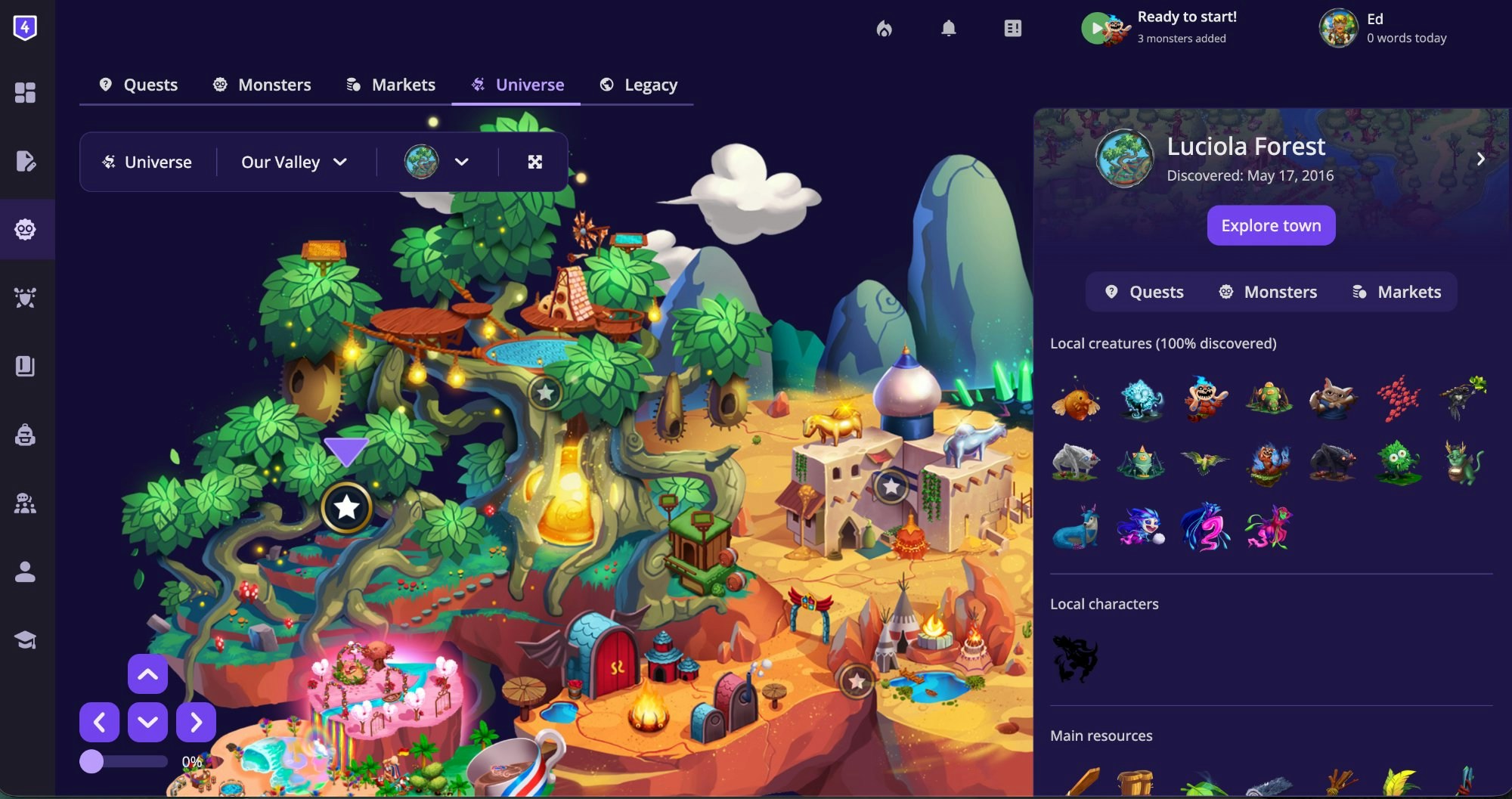Open the graduation cap learning icon
The image size is (1512, 799).
click(x=26, y=639)
